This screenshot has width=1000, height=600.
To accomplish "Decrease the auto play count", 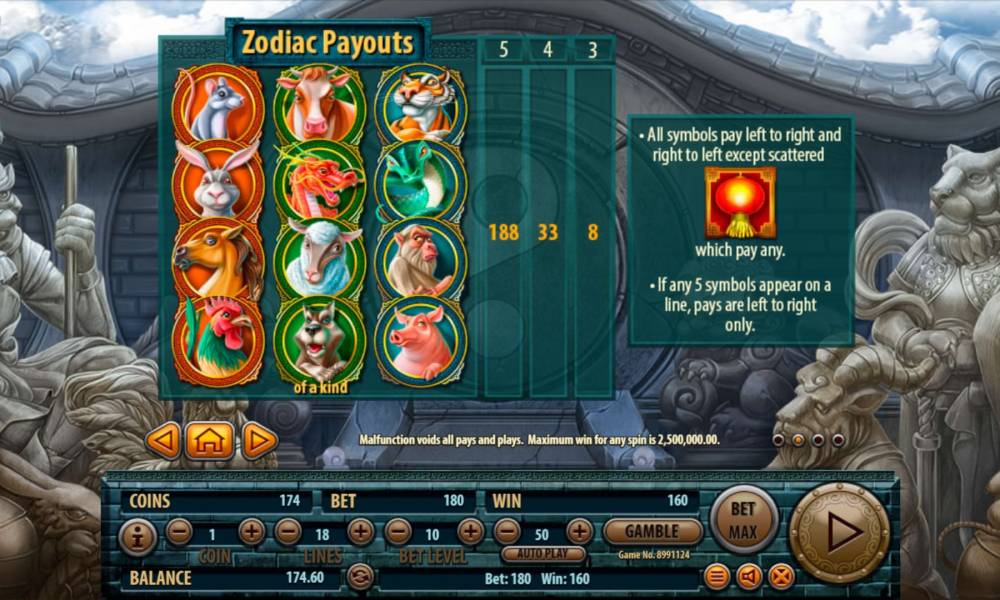I will pyautogui.click(x=507, y=532).
